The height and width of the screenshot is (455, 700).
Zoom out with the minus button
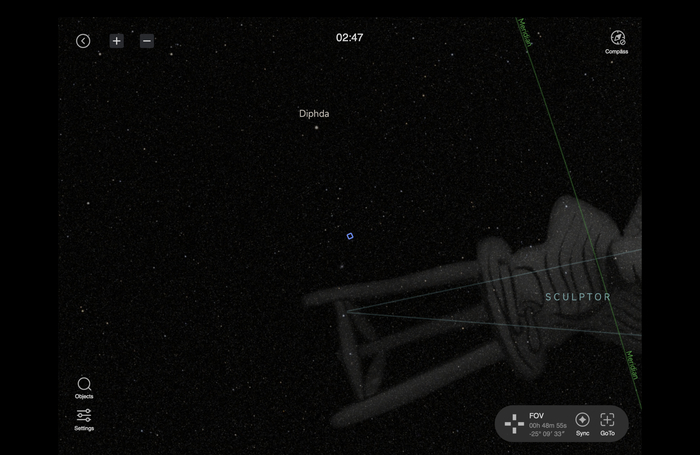coord(147,41)
